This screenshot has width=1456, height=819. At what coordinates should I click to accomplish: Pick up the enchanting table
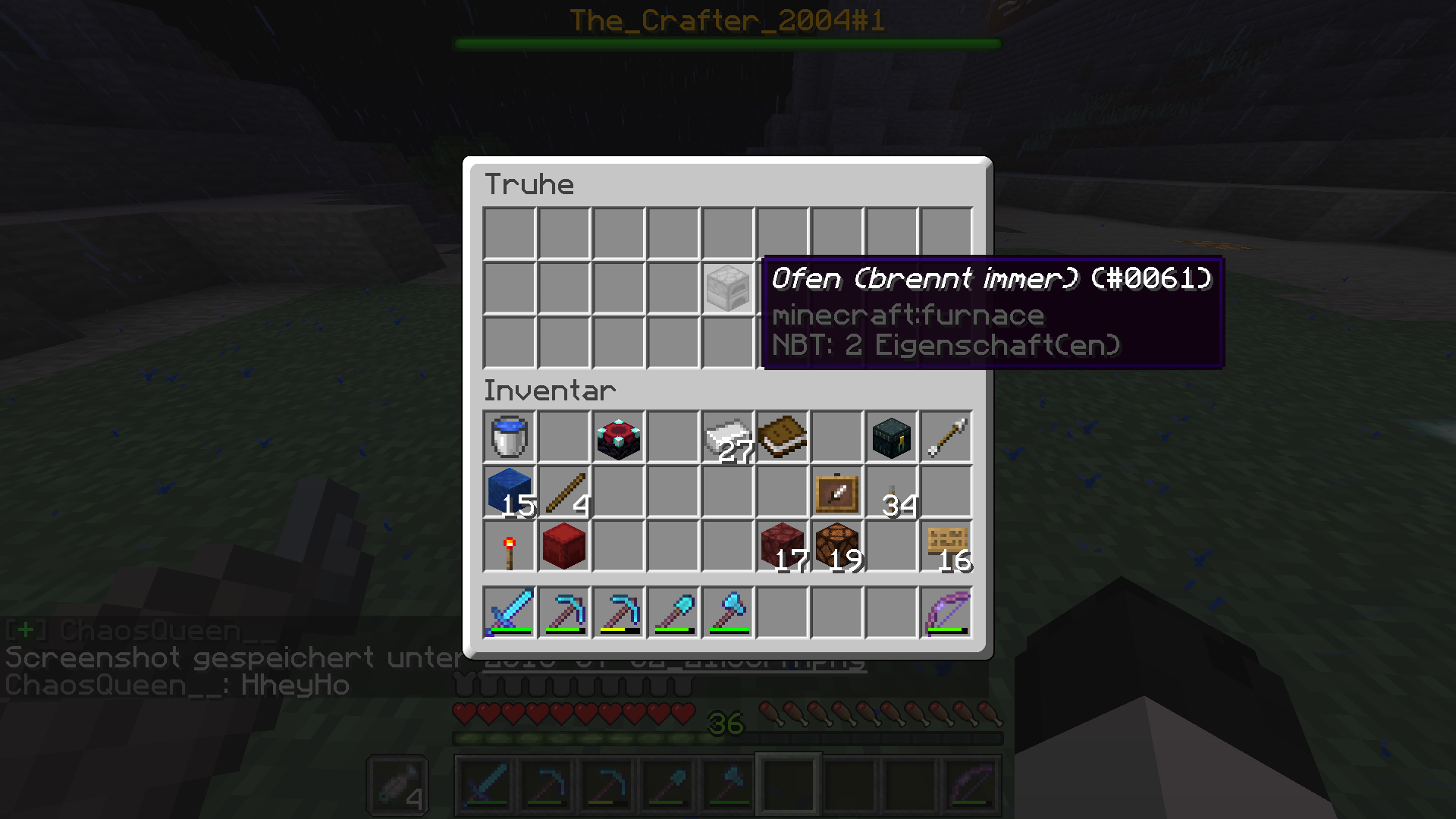coord(618,438)
